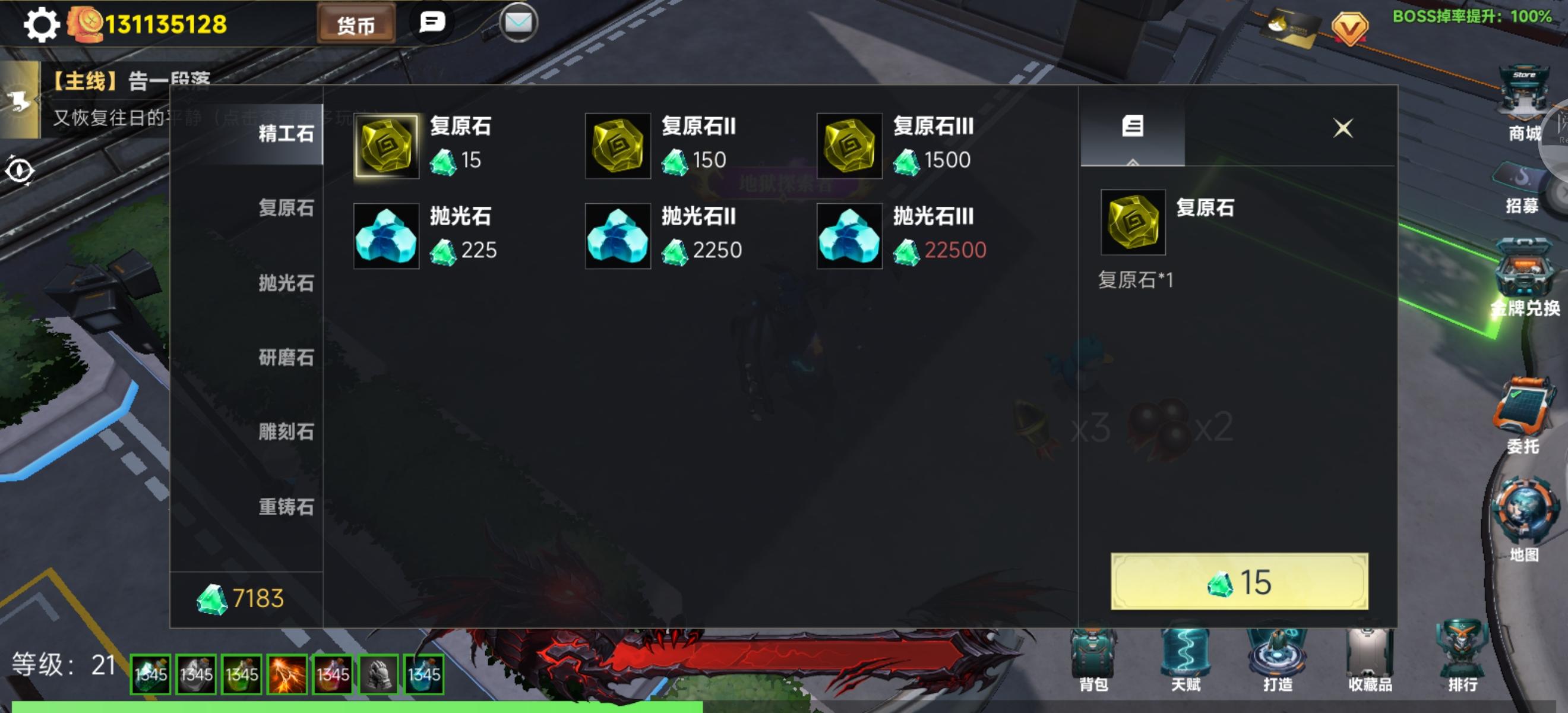Open the chat window
Image resolution: width=1568 pixels, height=713 pixels.
434,23
